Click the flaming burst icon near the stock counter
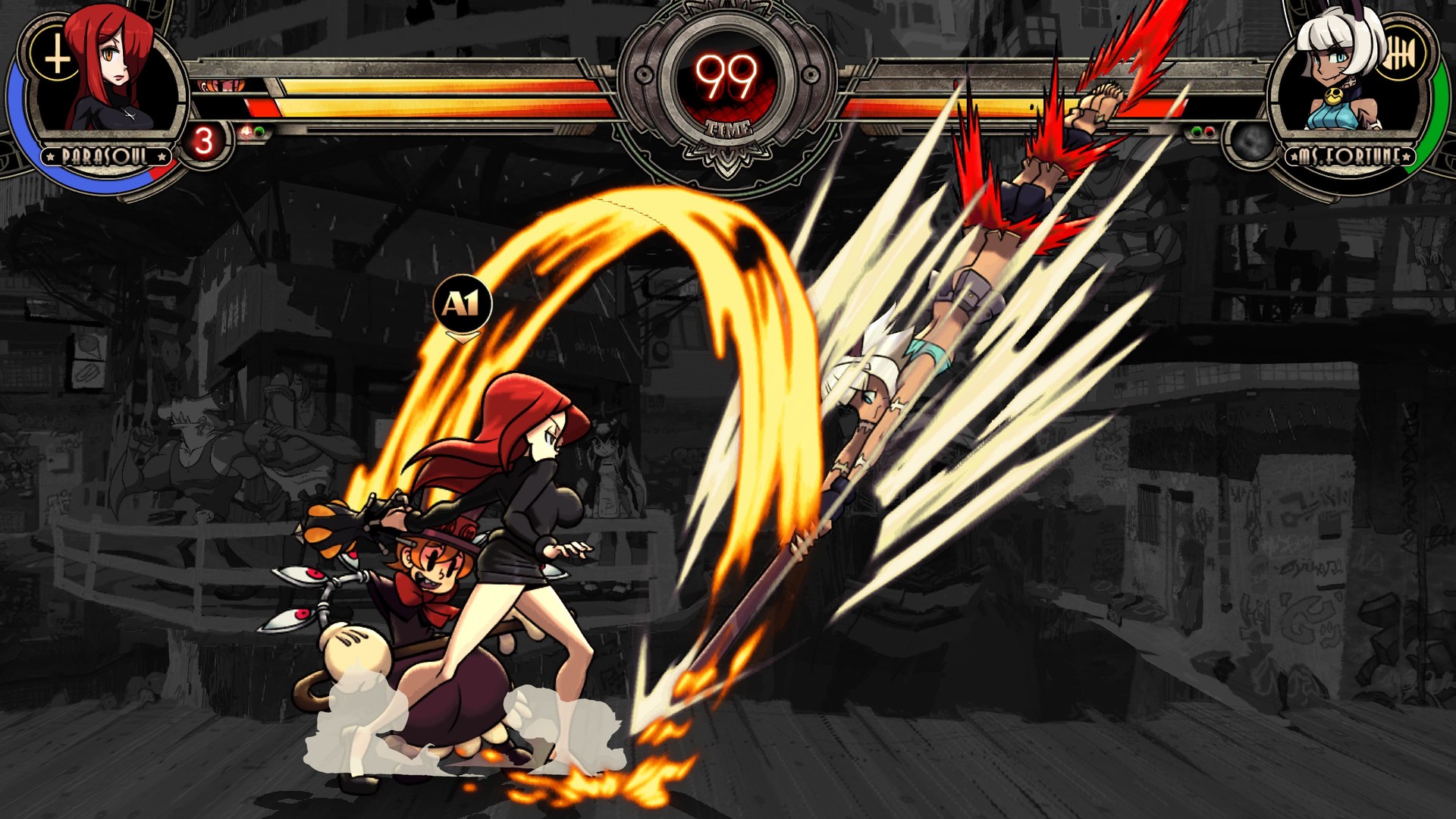The image size is (1456, 819). tap(246, 132)
